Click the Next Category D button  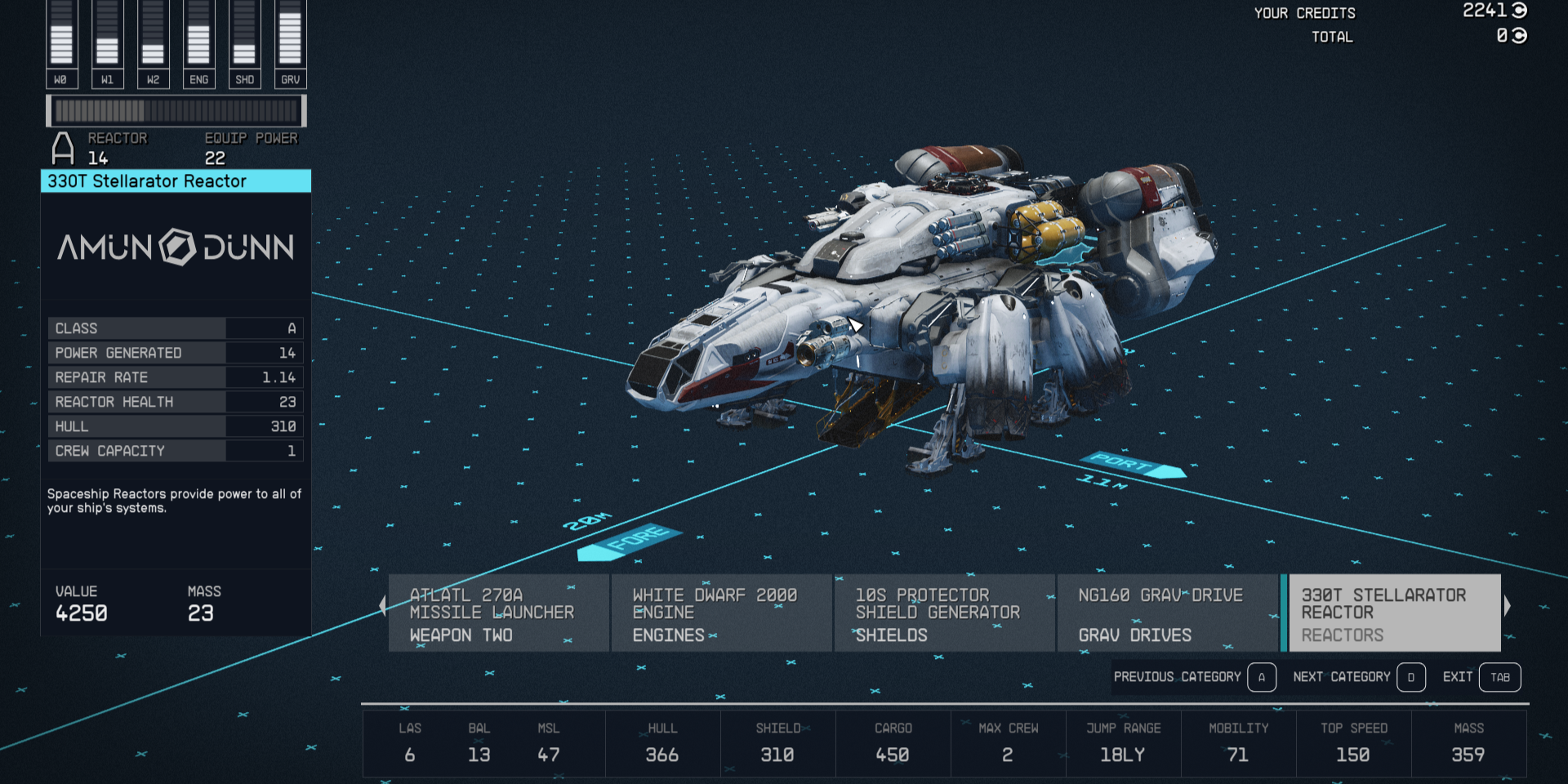coord(1410,677)
